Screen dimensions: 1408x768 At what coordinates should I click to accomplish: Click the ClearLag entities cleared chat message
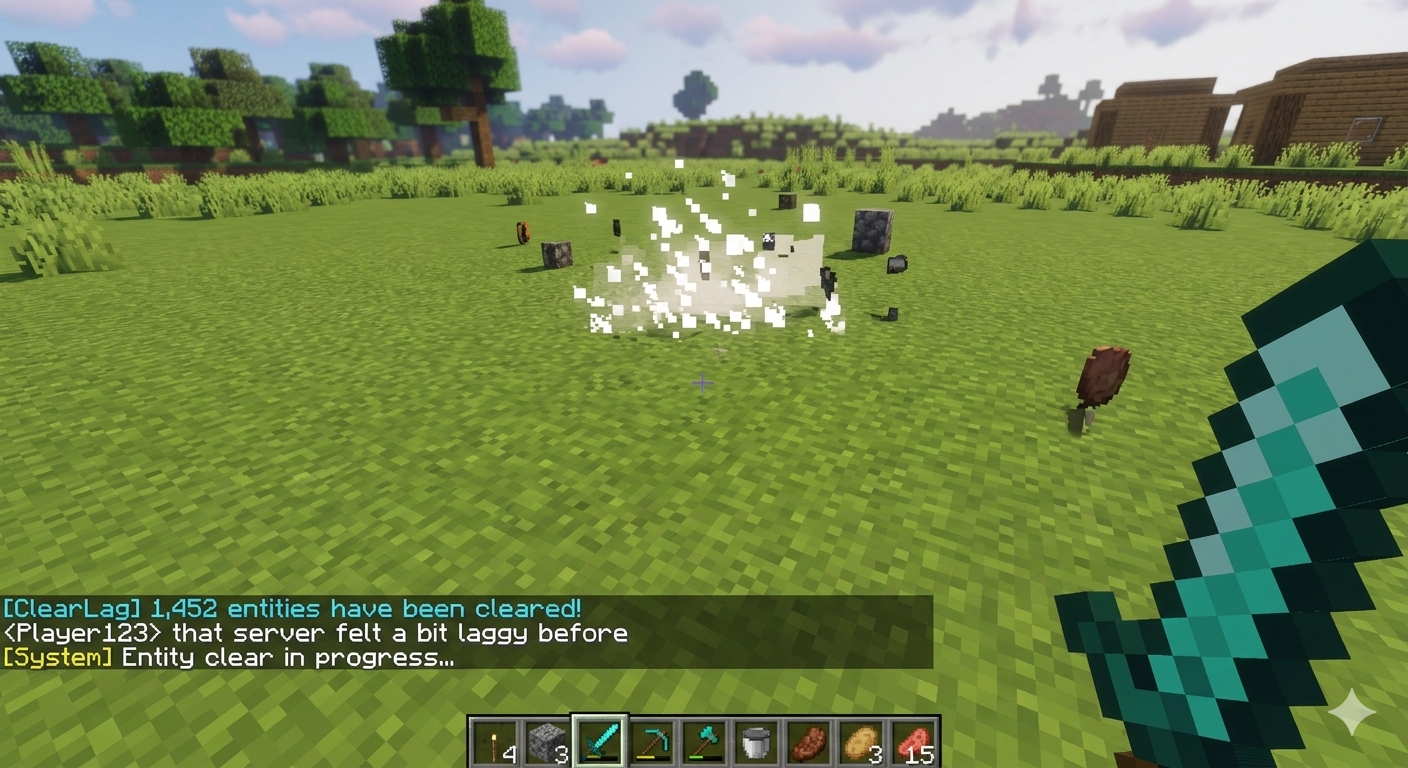pyautogui.click(x=291, y=608)
